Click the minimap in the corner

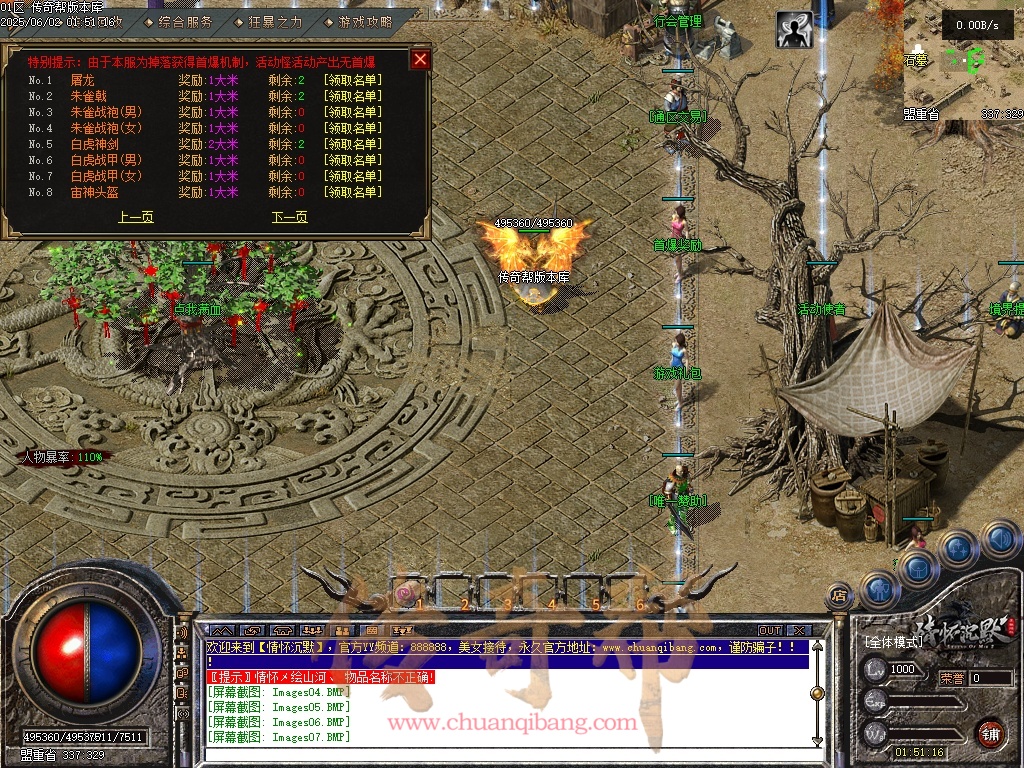tap(964, 60)
